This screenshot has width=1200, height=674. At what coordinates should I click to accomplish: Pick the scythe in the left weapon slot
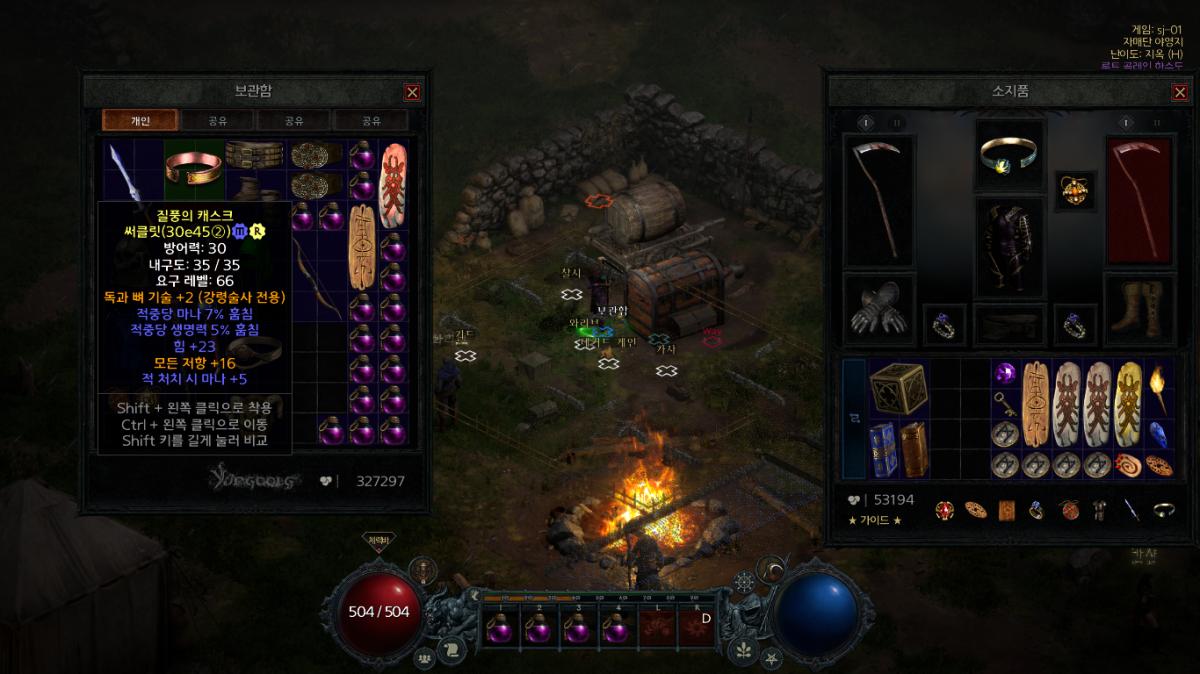click(x=879, y=200)
